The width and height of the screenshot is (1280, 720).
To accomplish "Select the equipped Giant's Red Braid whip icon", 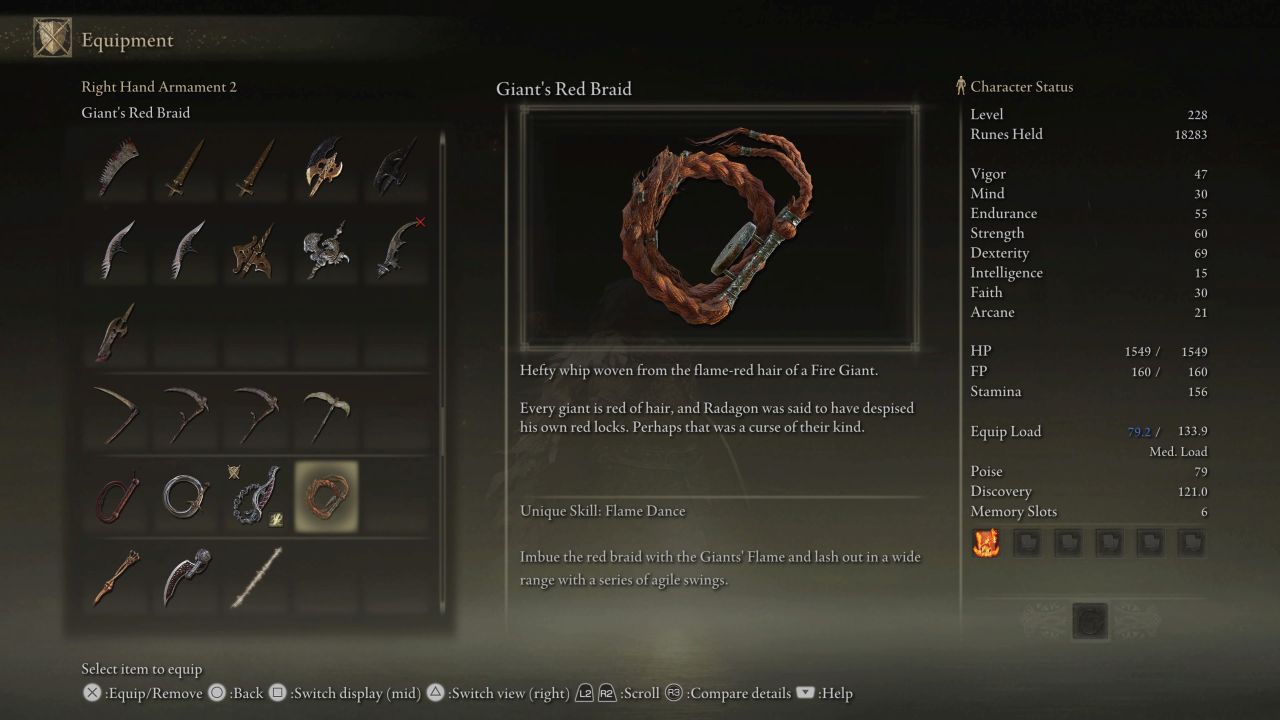I will pyautogui.click(x=325, y=495).
